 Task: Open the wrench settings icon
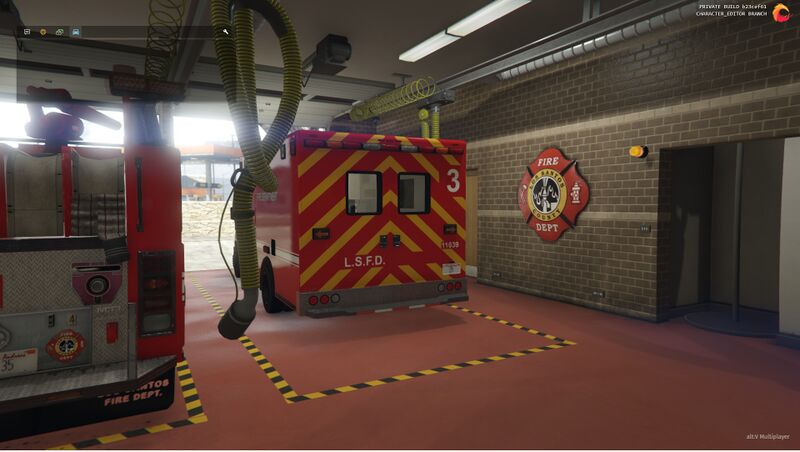coord(226,32)
